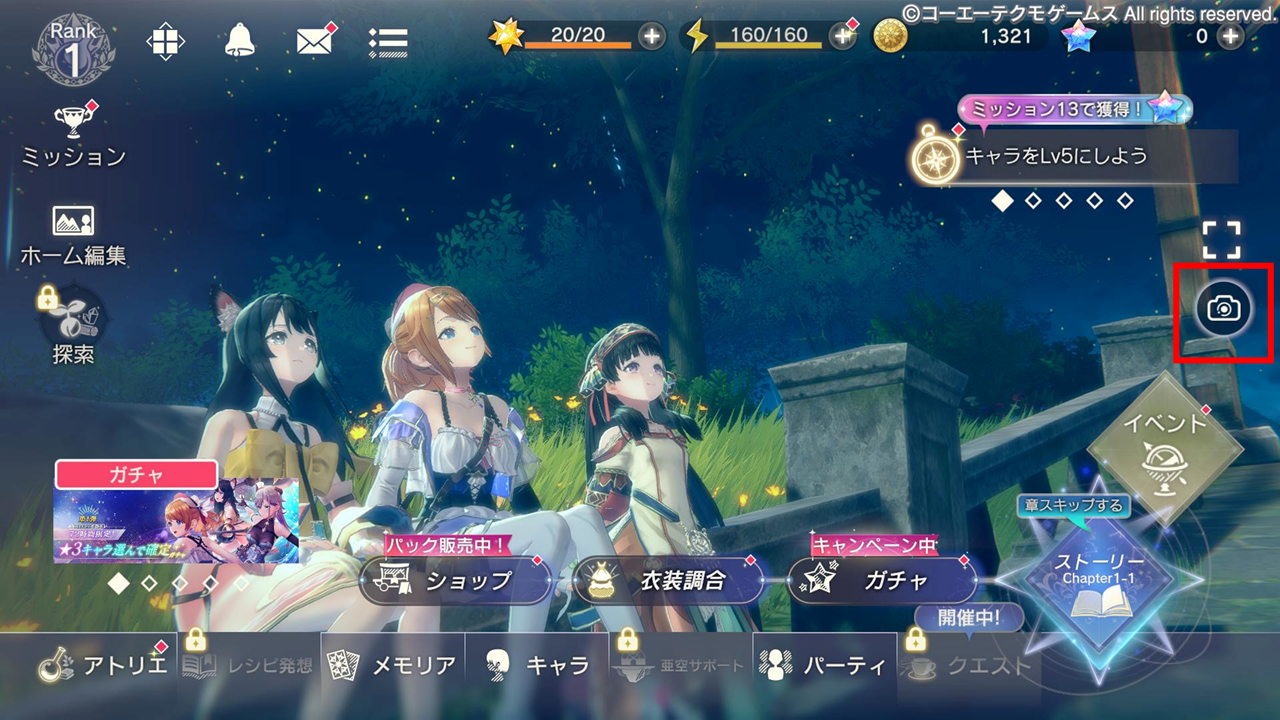Open the four-diamond menu icon
1280x720 pixels.
[x=166, y=41]
